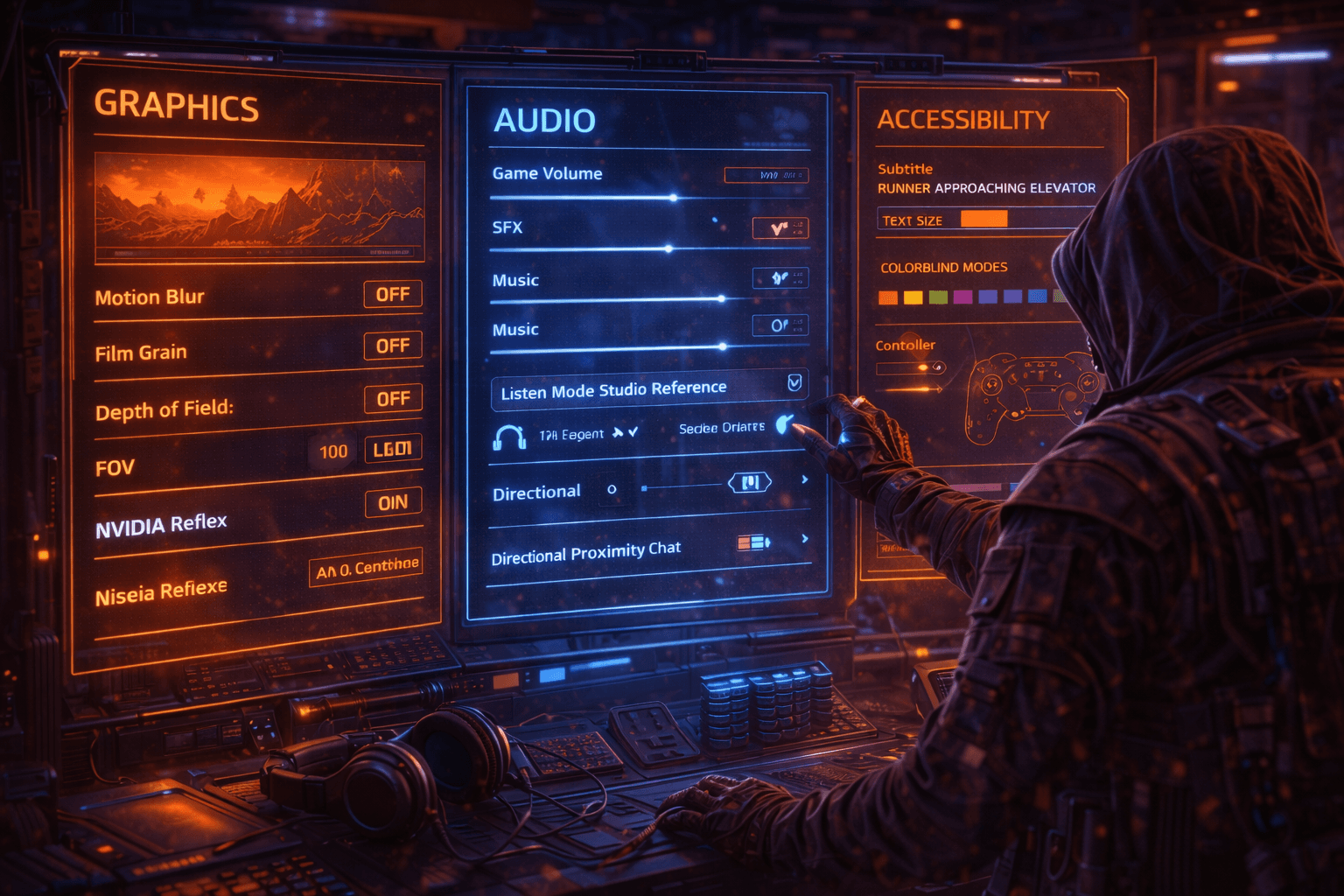Click the FOV value box showing 100

point(333,451)
